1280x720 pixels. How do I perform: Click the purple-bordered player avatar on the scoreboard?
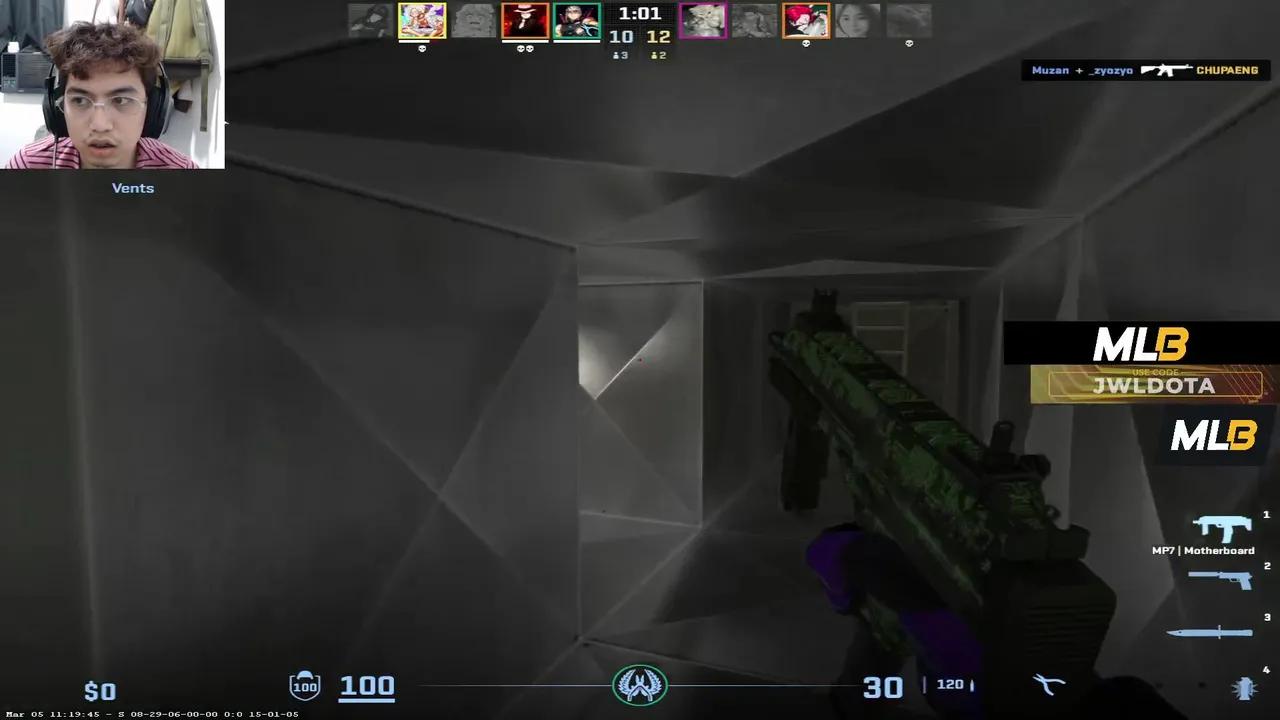(x=703, y=20)
